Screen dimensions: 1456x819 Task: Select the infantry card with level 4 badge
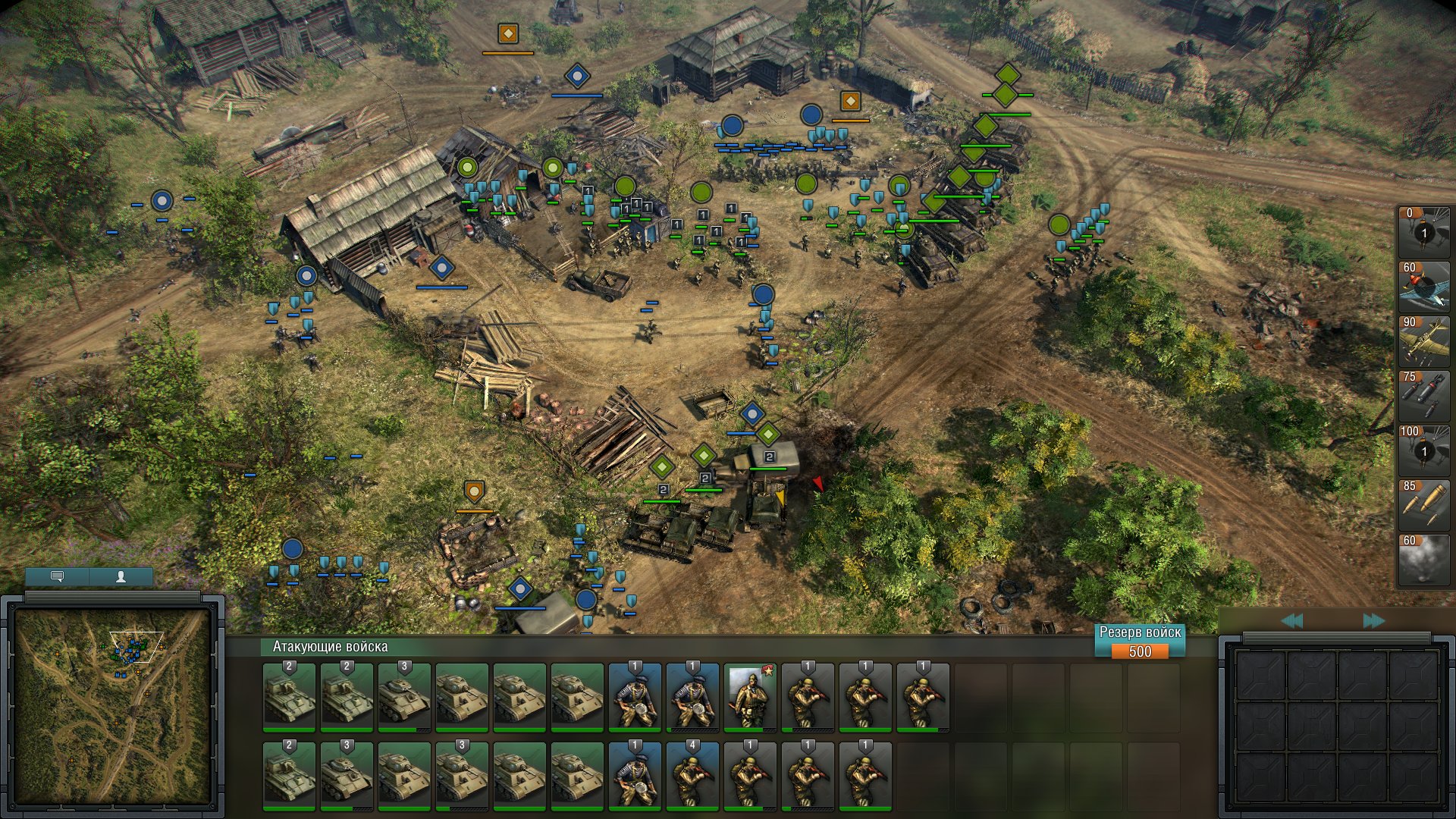tap(692, 777)
